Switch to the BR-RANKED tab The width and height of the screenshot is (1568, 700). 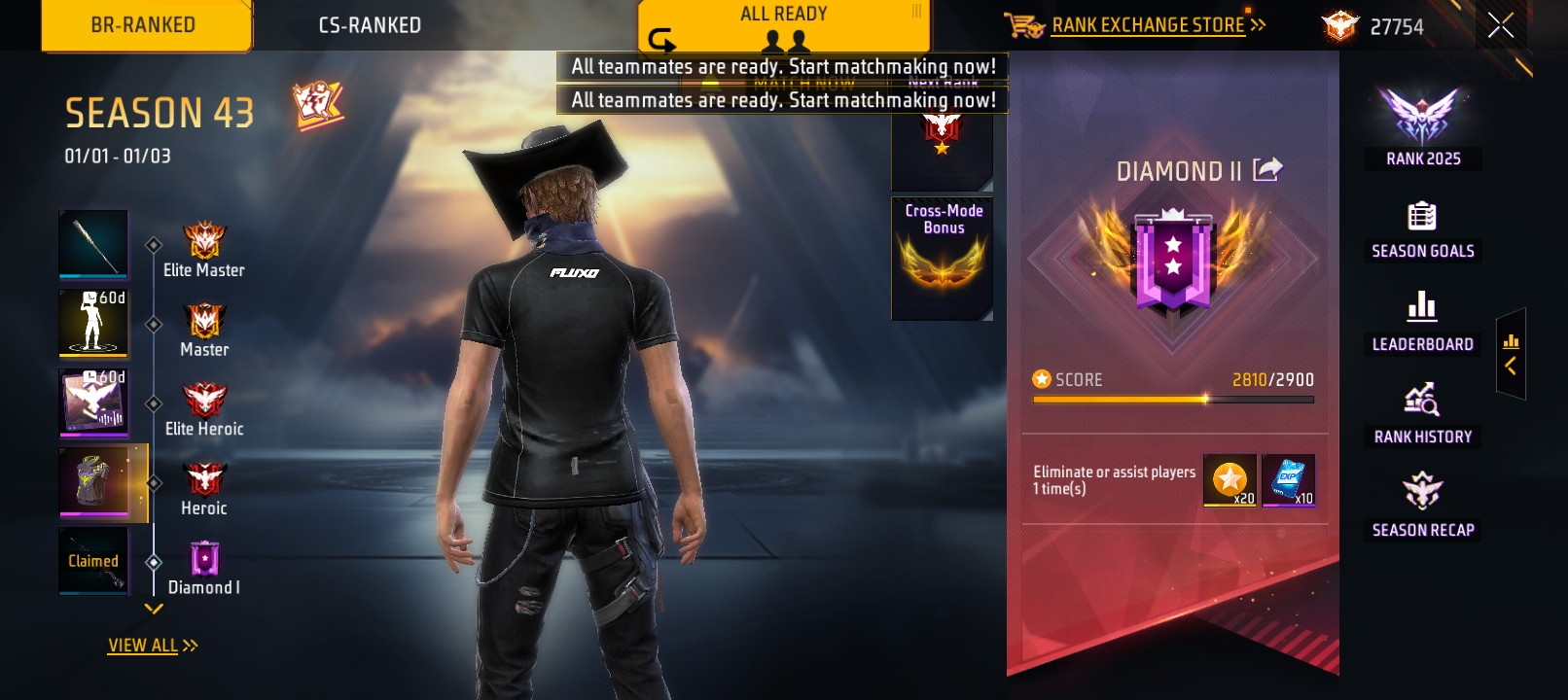pos(144,25)
